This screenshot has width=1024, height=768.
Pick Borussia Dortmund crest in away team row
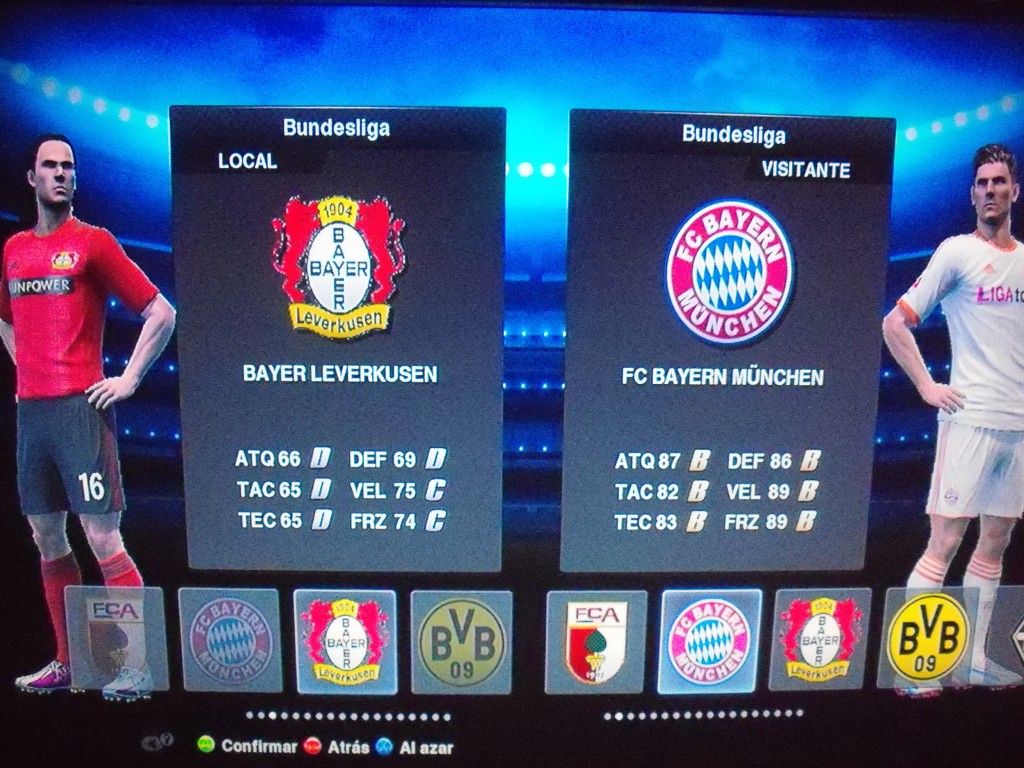click(x=928, y=636)
